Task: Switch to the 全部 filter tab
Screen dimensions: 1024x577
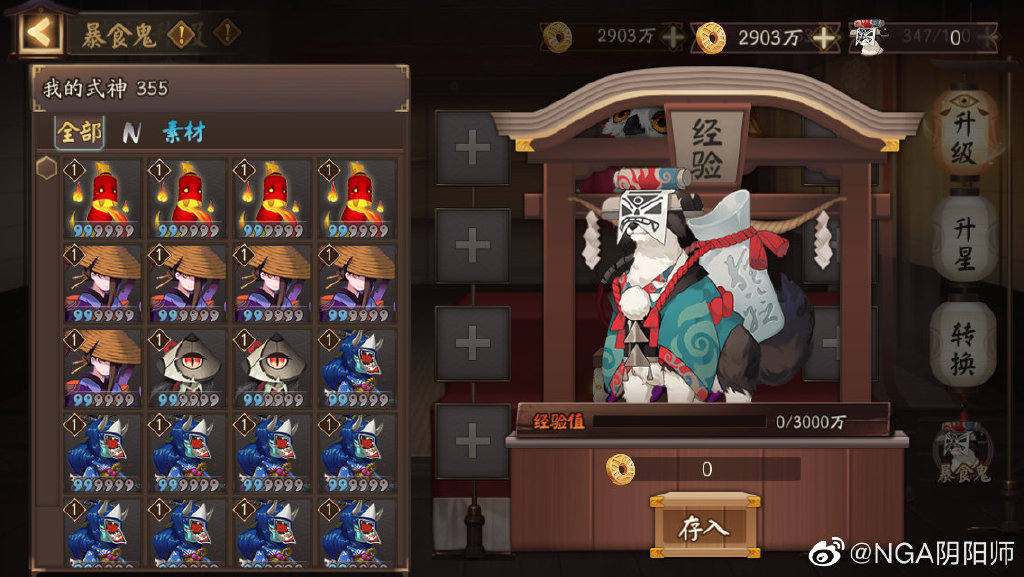Action: click(x=79, y=132)
